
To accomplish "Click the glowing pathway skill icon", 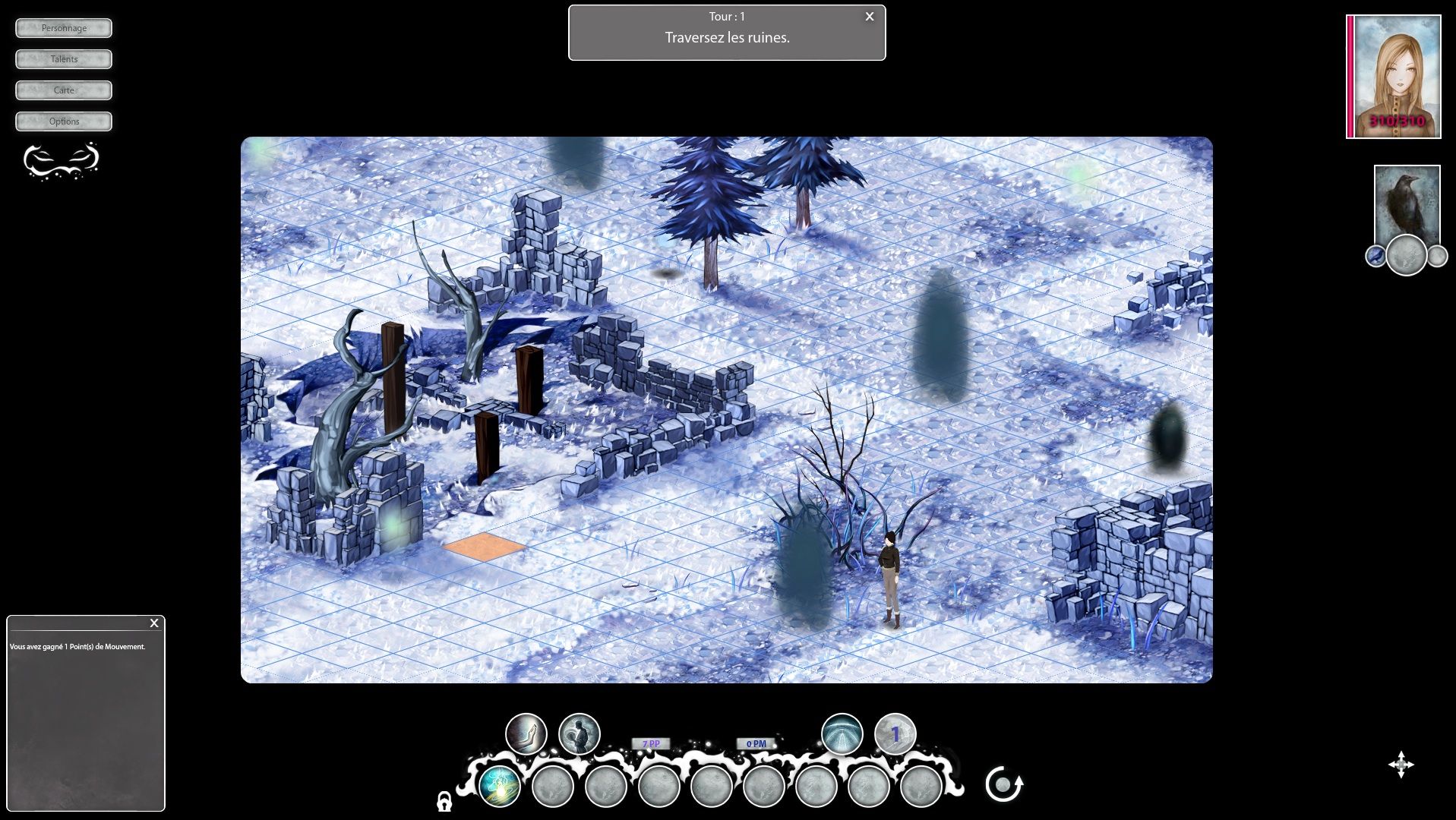I will [841, 733].
